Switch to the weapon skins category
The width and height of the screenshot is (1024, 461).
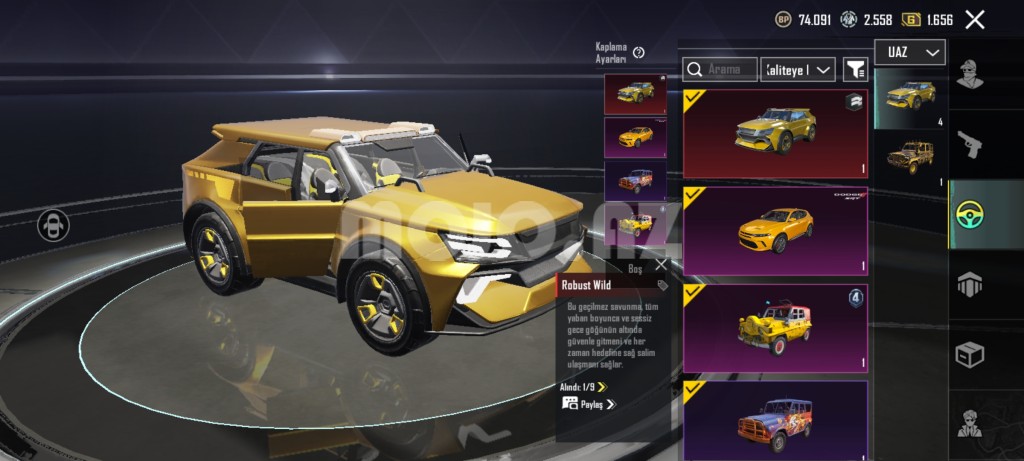pos(969,145)
